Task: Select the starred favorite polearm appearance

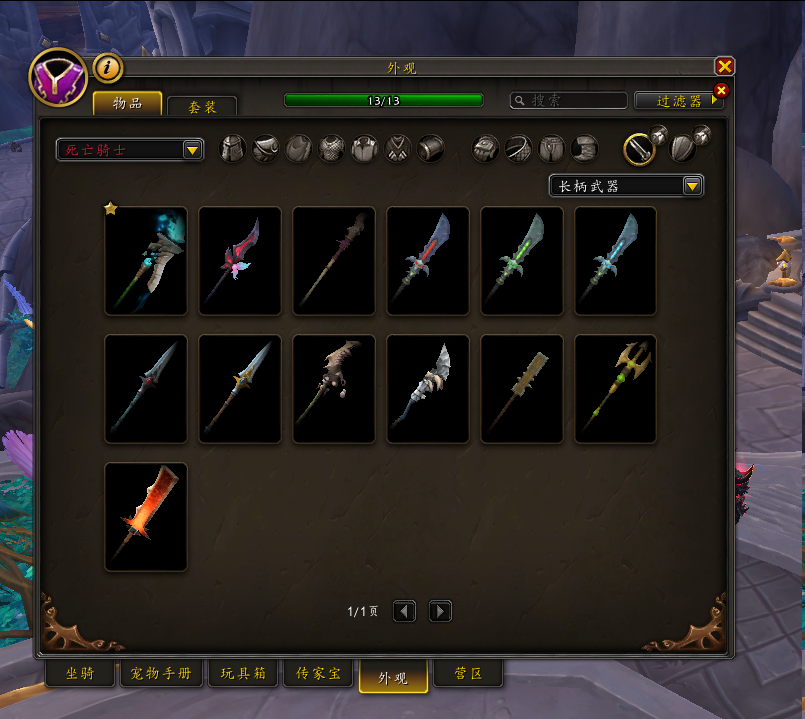Action: pos(146,261)
